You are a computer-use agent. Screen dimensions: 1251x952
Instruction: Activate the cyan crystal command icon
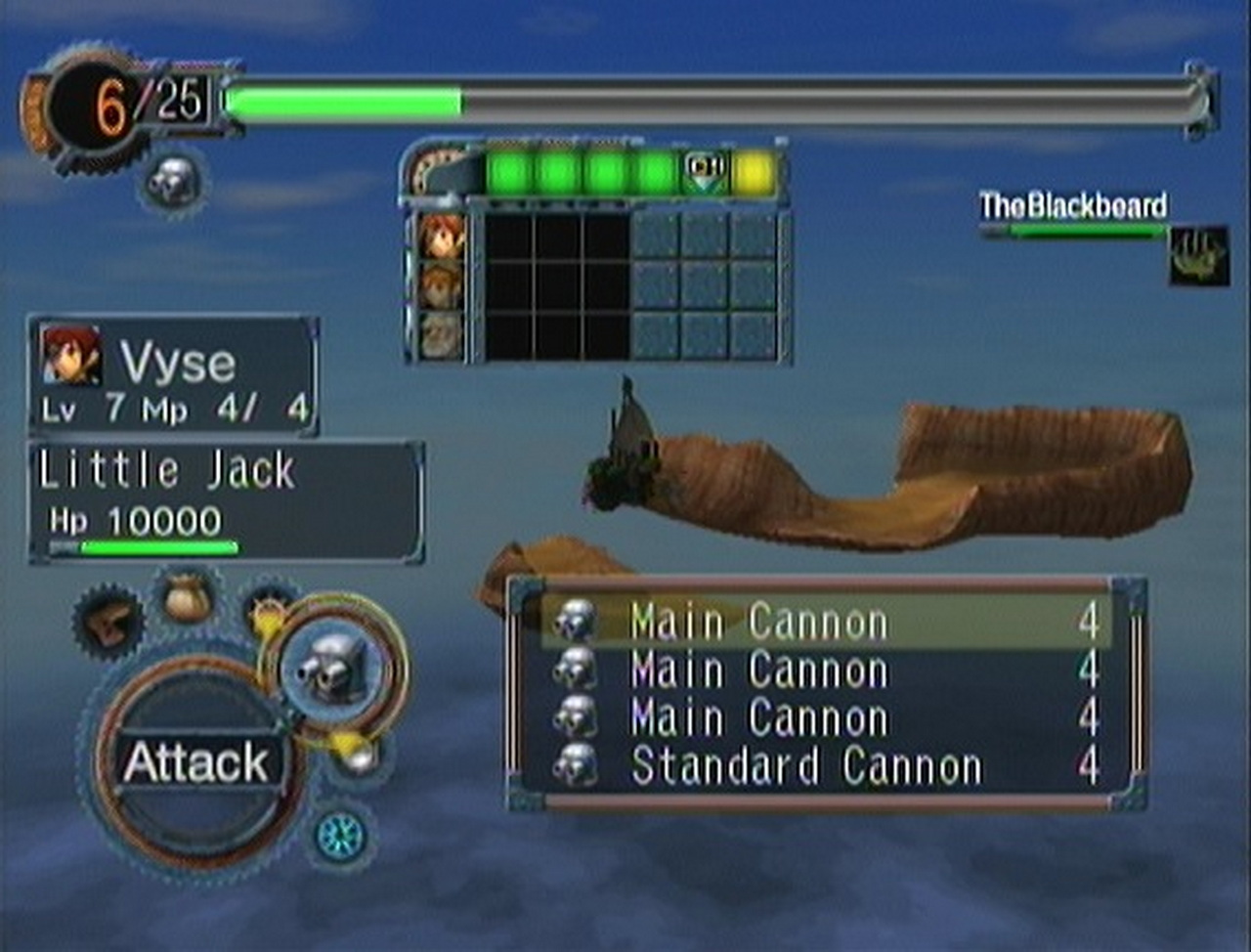(340, 837)
